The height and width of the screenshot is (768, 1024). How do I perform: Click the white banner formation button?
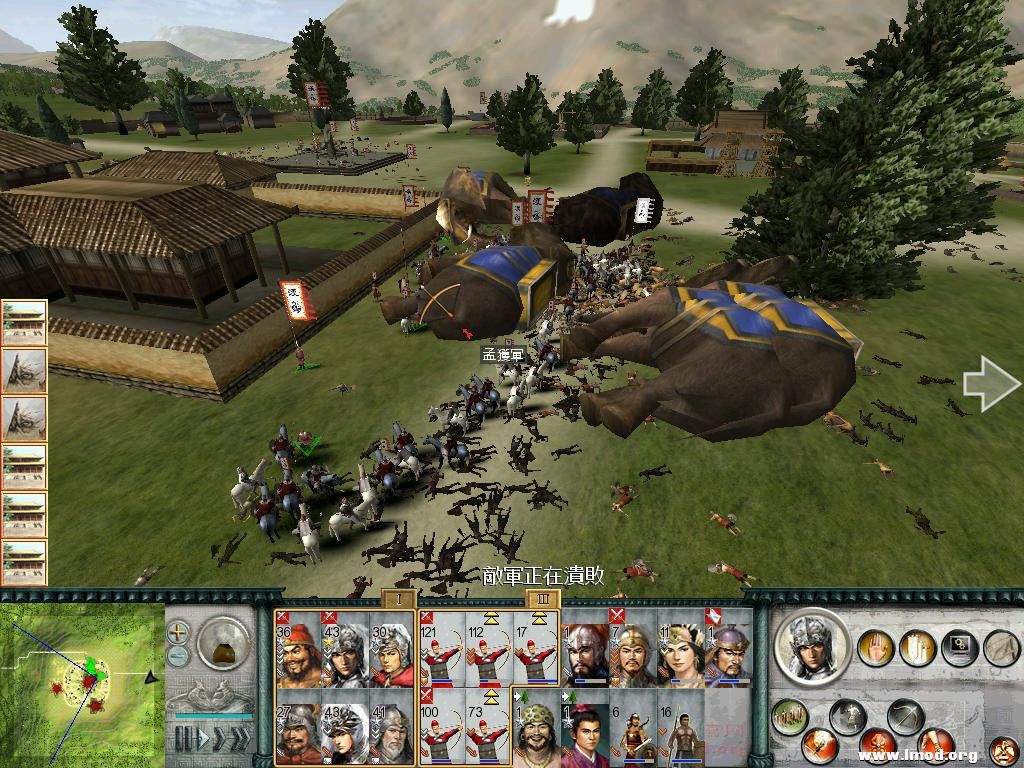pyautogui.click(x=918, y=649)
